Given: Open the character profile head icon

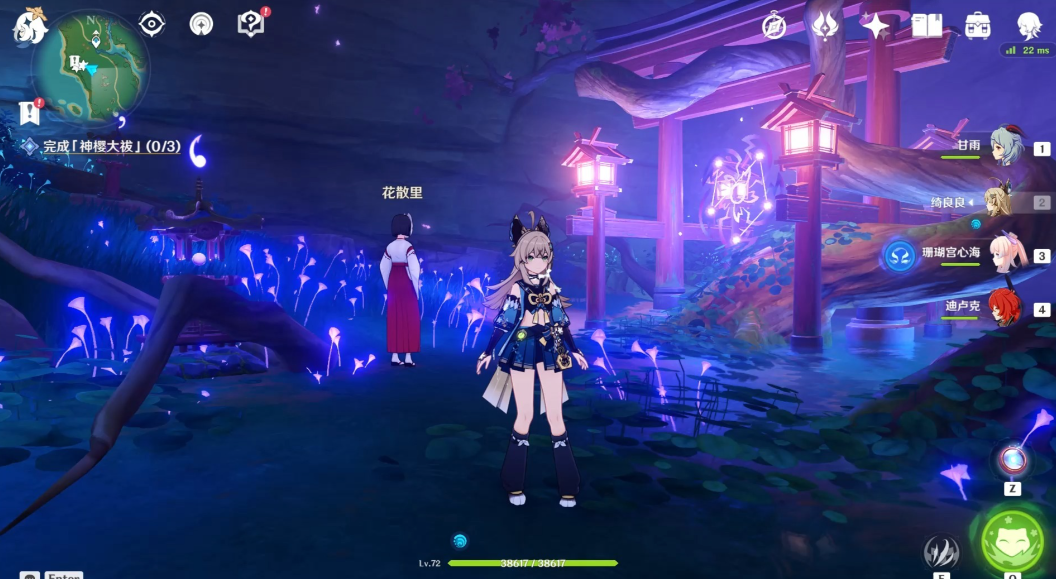Looking at the screenshot, I should [x=1029, y=26].
